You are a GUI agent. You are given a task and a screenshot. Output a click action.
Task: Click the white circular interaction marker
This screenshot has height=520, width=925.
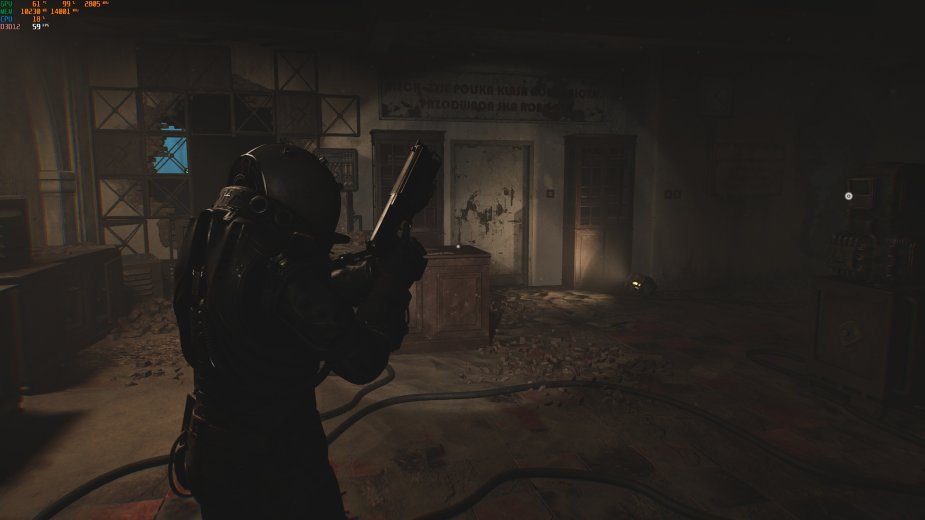tap(849, 196)
